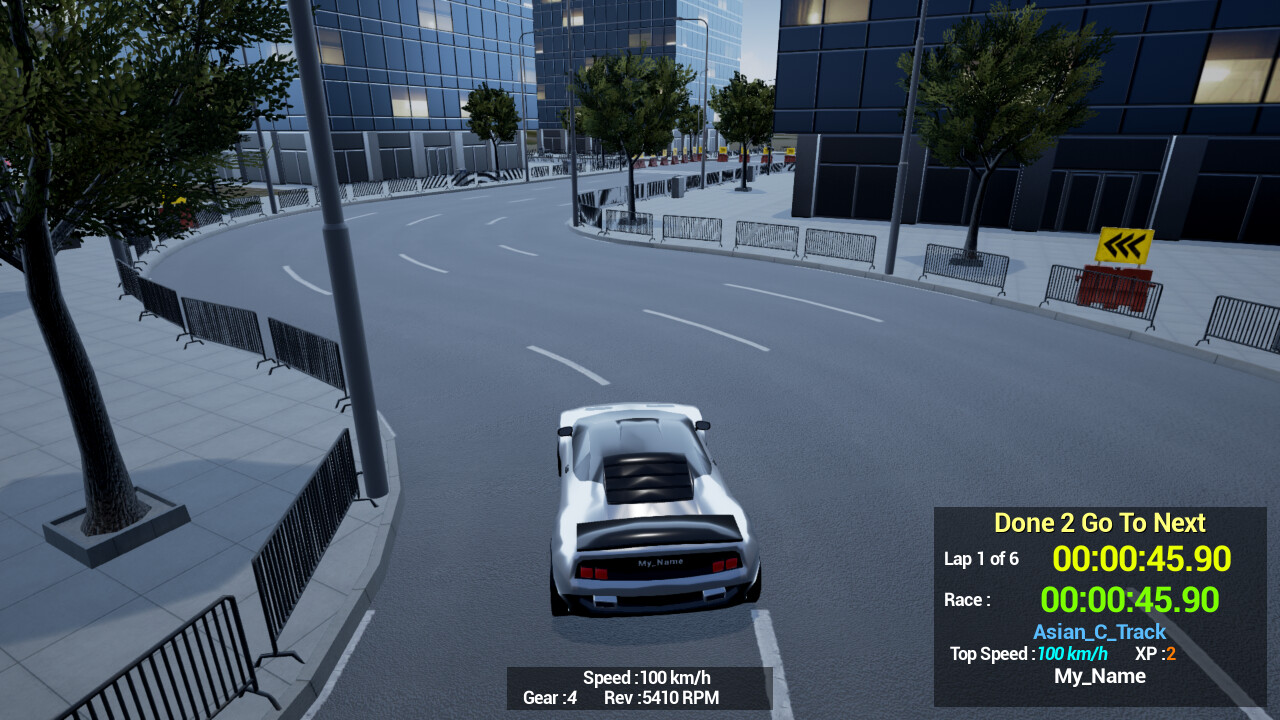Click the Lap 1 of 6 indicator
Screen dimensions: 1280x720
(981, 559)
